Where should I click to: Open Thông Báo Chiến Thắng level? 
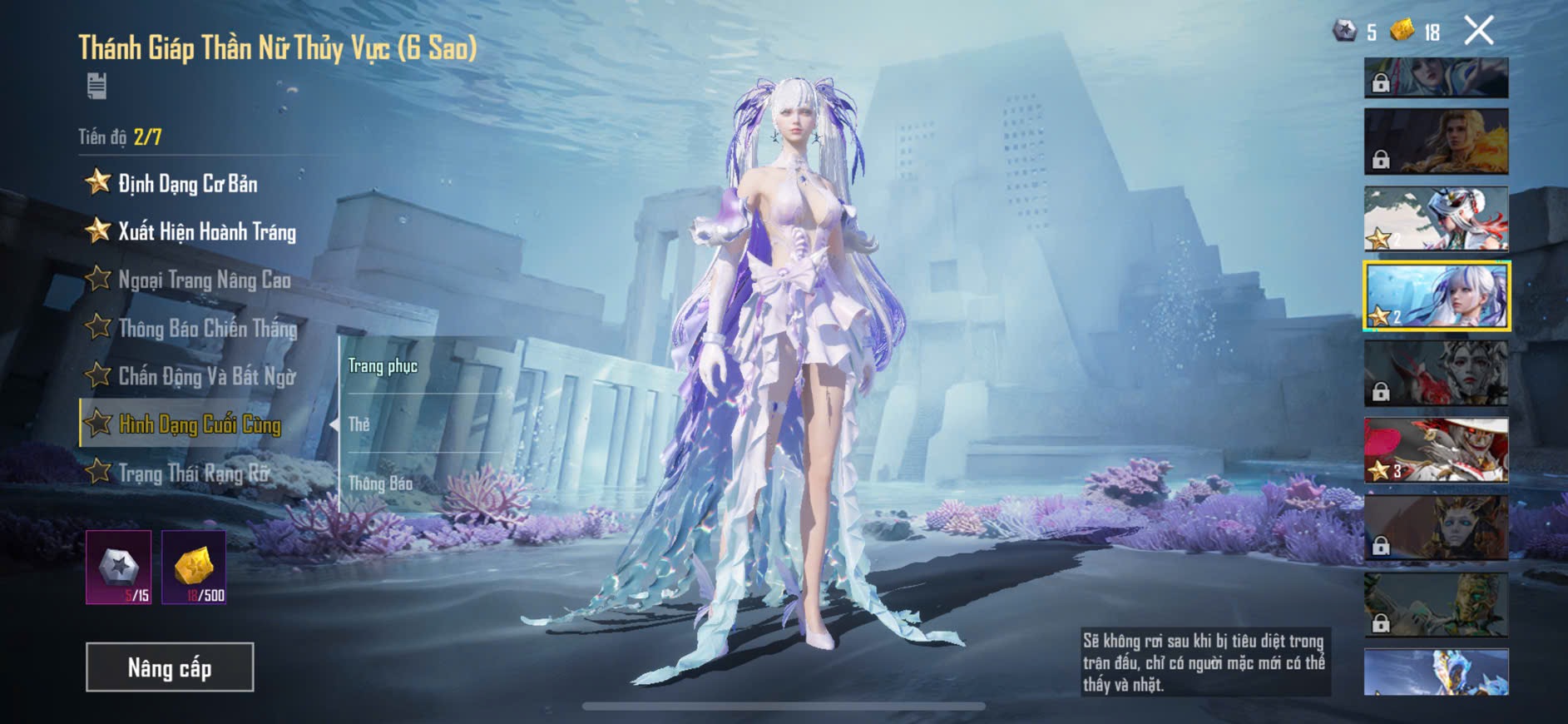coord(207,328)
